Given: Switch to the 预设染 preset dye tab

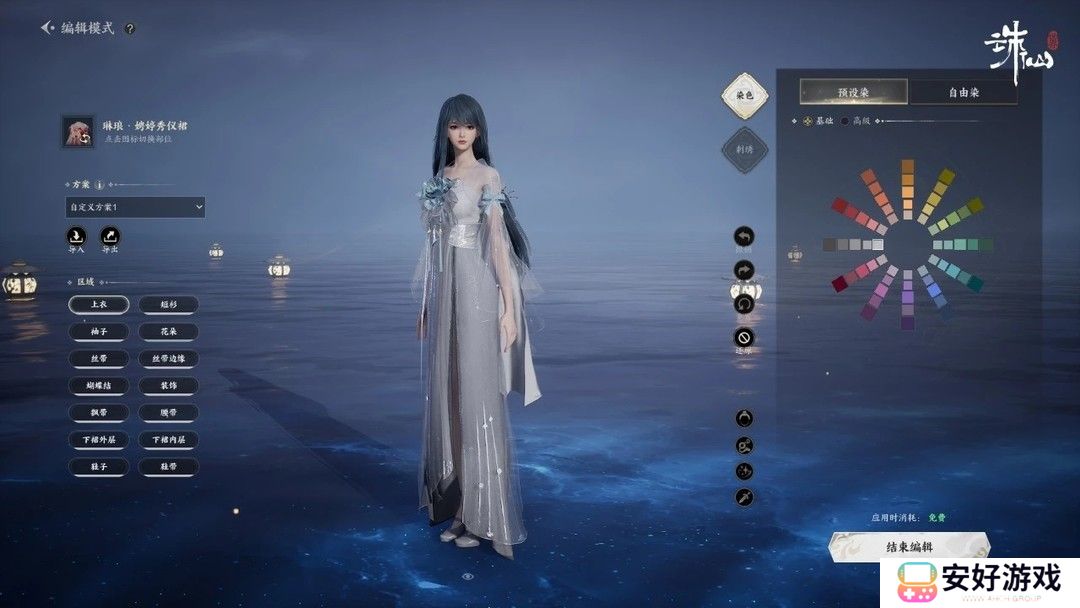Looking at the screenshot, I should (x=853, y=92).
